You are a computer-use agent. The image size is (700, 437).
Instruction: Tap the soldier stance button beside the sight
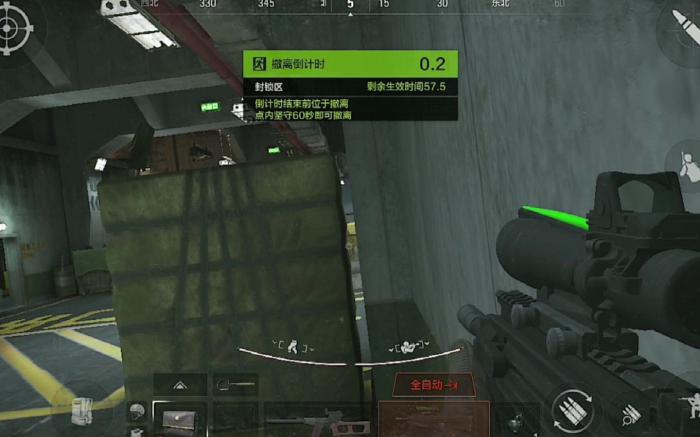[687, 165]
